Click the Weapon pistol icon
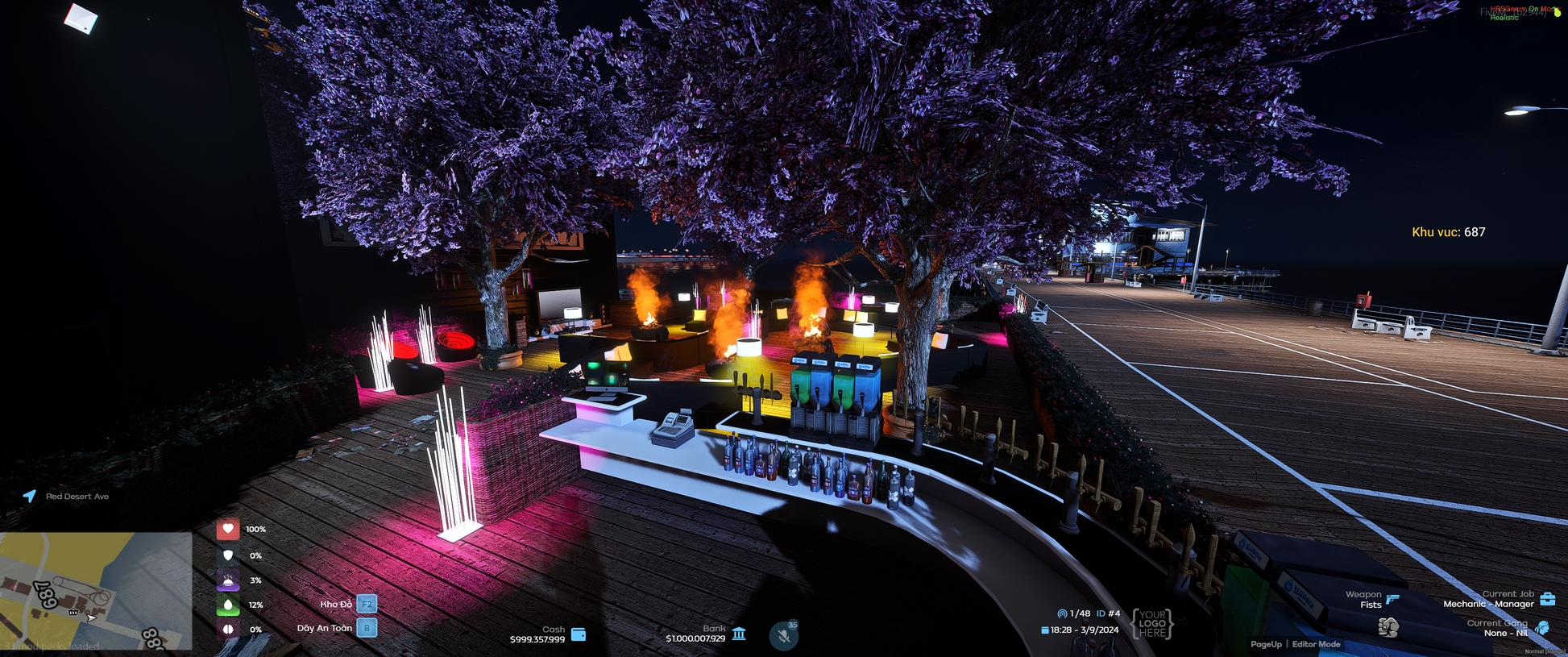 tap(1392, 598)
